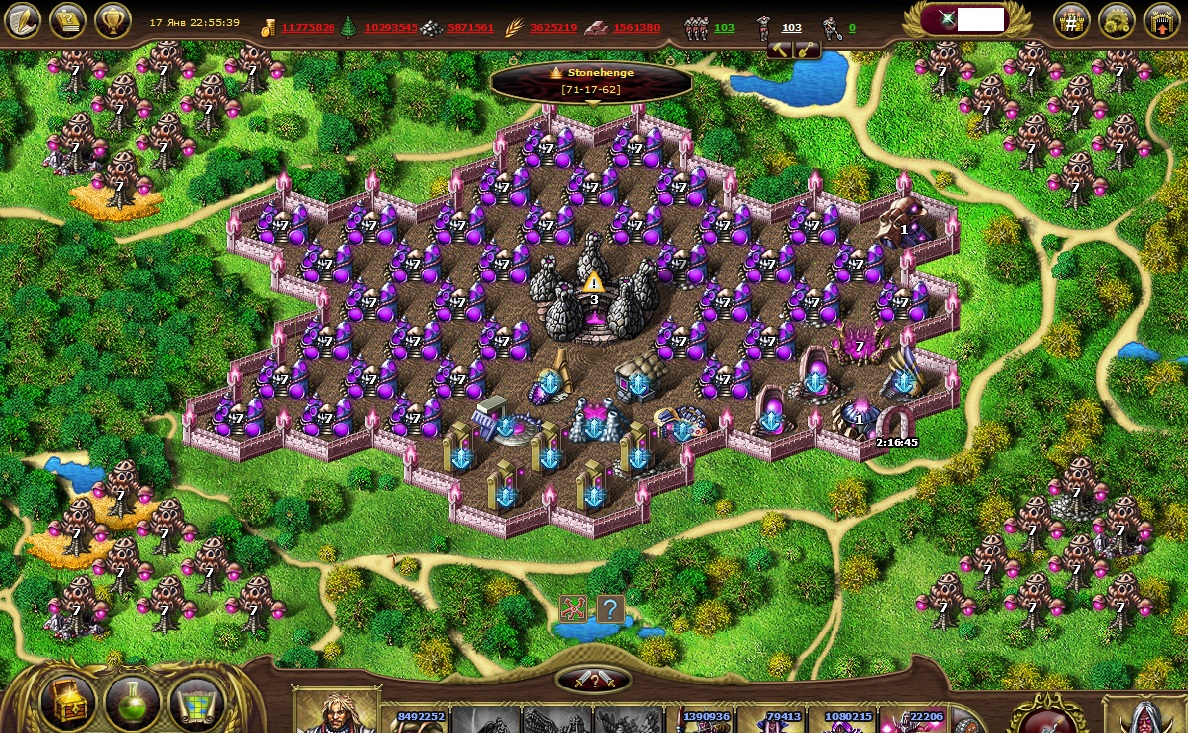Select the army unit slot showing 8492252
This screenshot has width=1188, height=733.
pyautogui.click(x=420, y=720)
